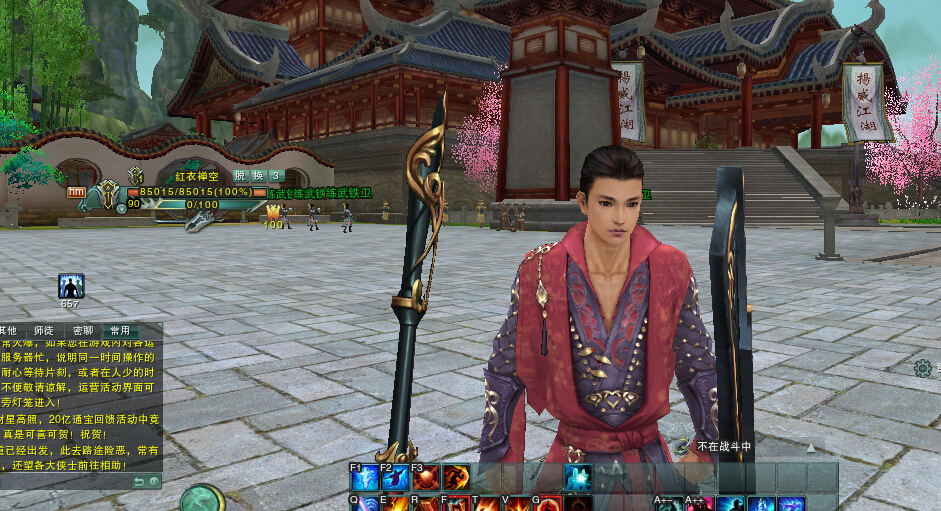The image size is (941, 511).
Task: Open the silhouette buff icon showing 657
Action: pos(71,287)
